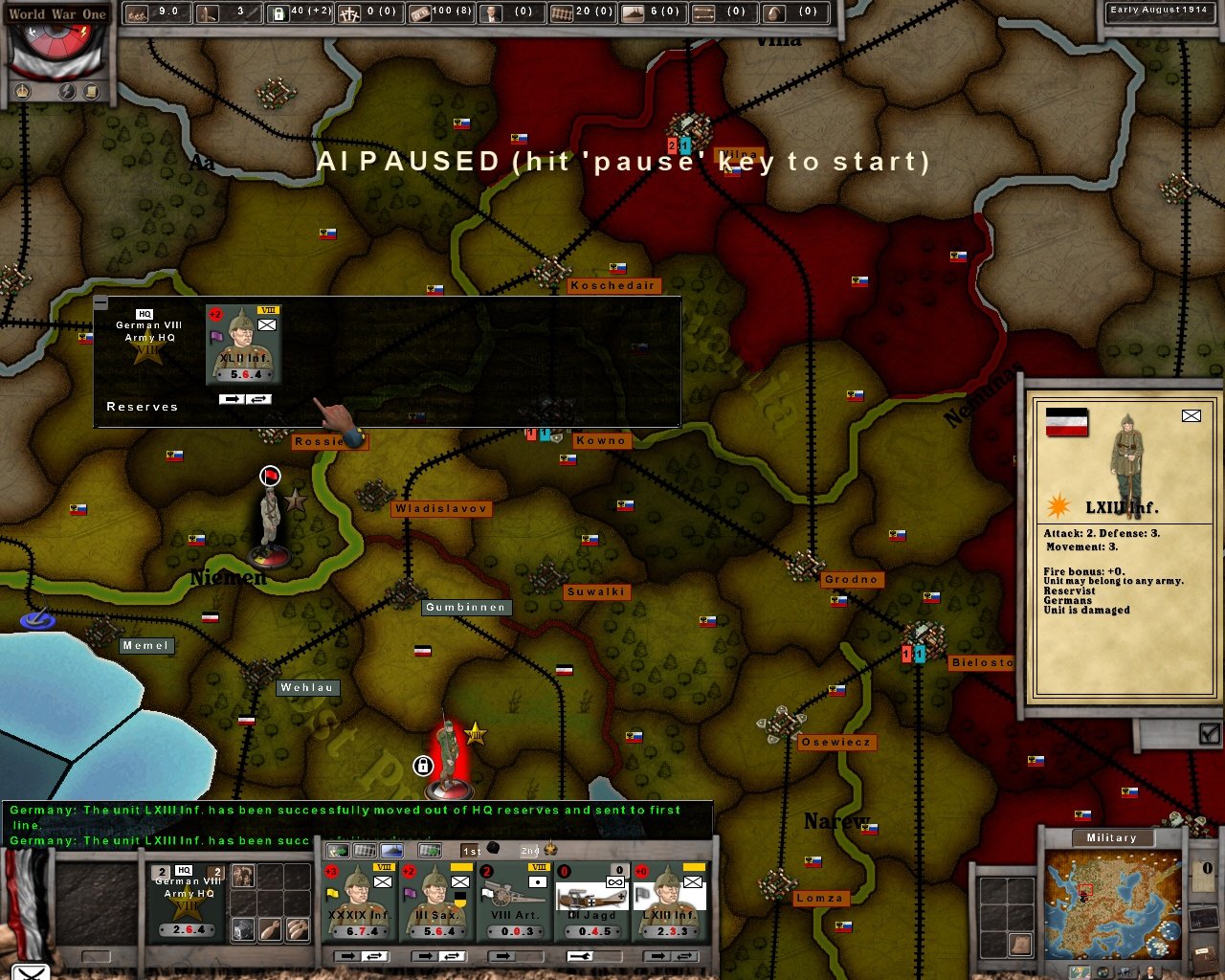This screenshot has width=1225, height=980.
Task: Click the forward arrow button under VIII Art.
Action: [502, 955]
